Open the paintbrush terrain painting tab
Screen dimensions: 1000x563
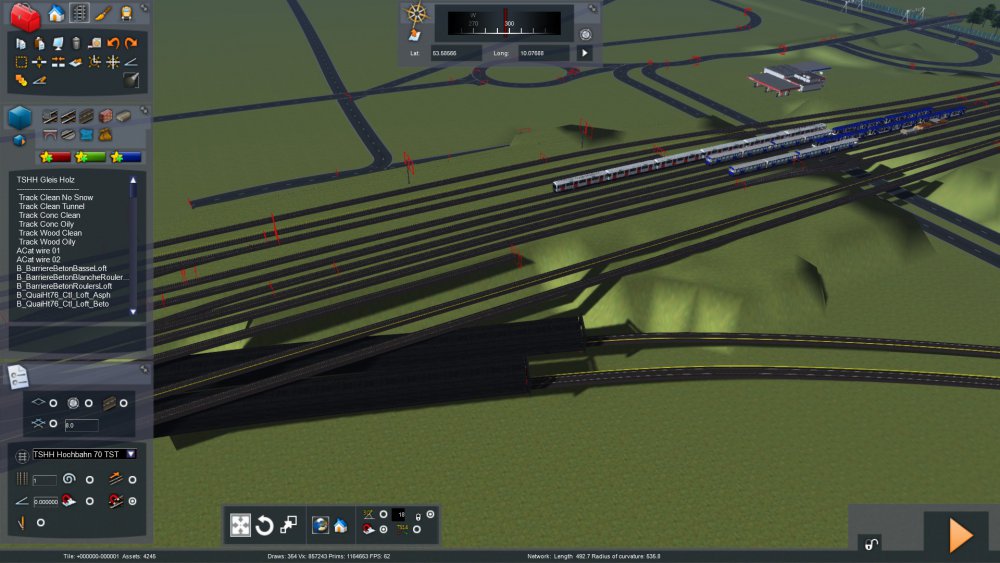coord(104,13)
